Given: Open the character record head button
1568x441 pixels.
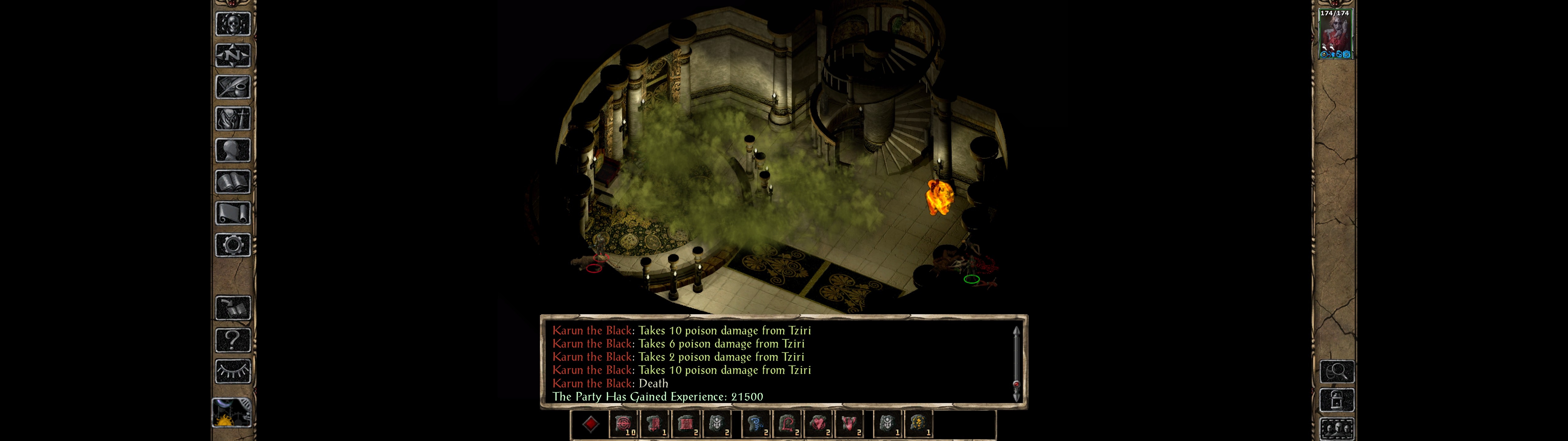Looking at the screenshot, I should [233, 150].
